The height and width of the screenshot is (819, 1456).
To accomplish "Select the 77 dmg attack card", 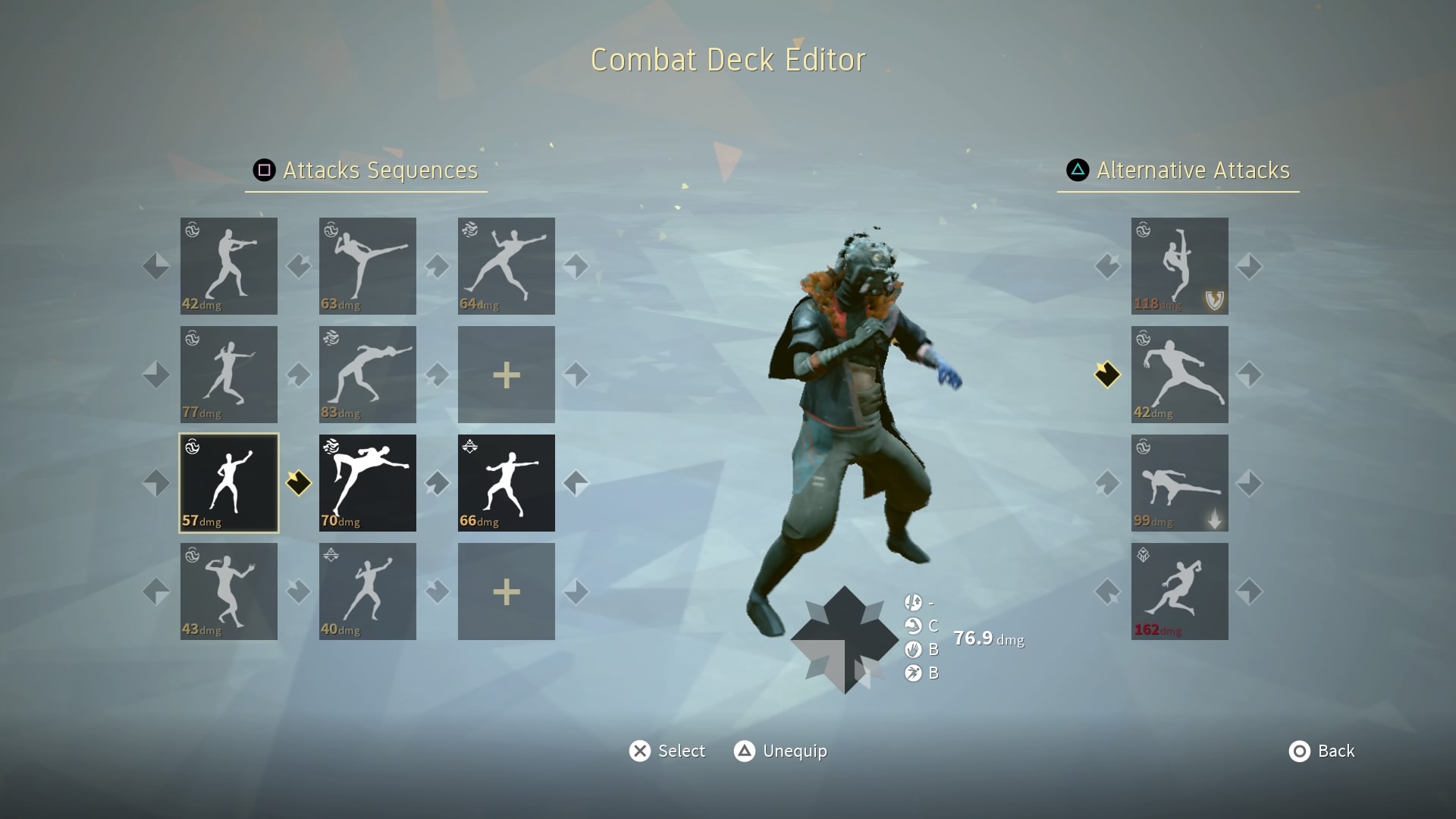I will (228, 375).
